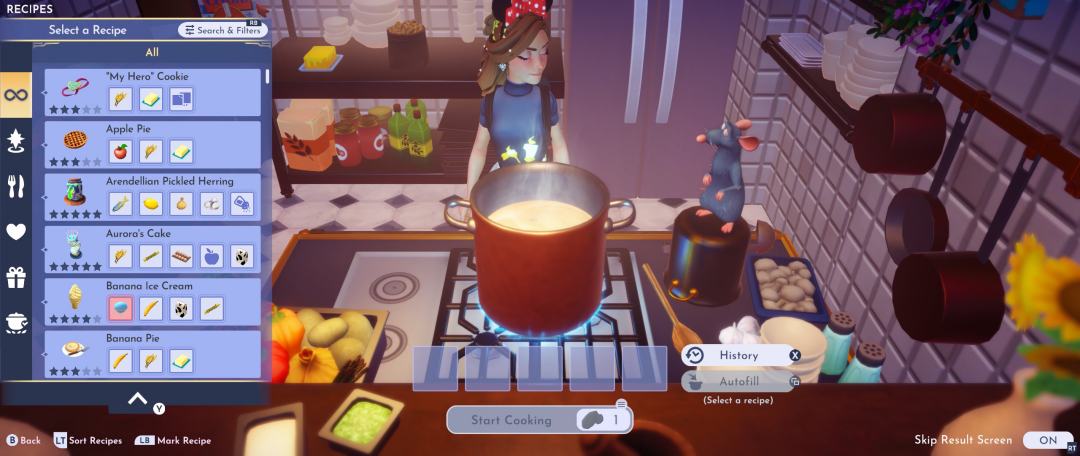Viewport: 1080px width, 456px height.
Task: Click the Autofill button
Action: click(740, 381)
